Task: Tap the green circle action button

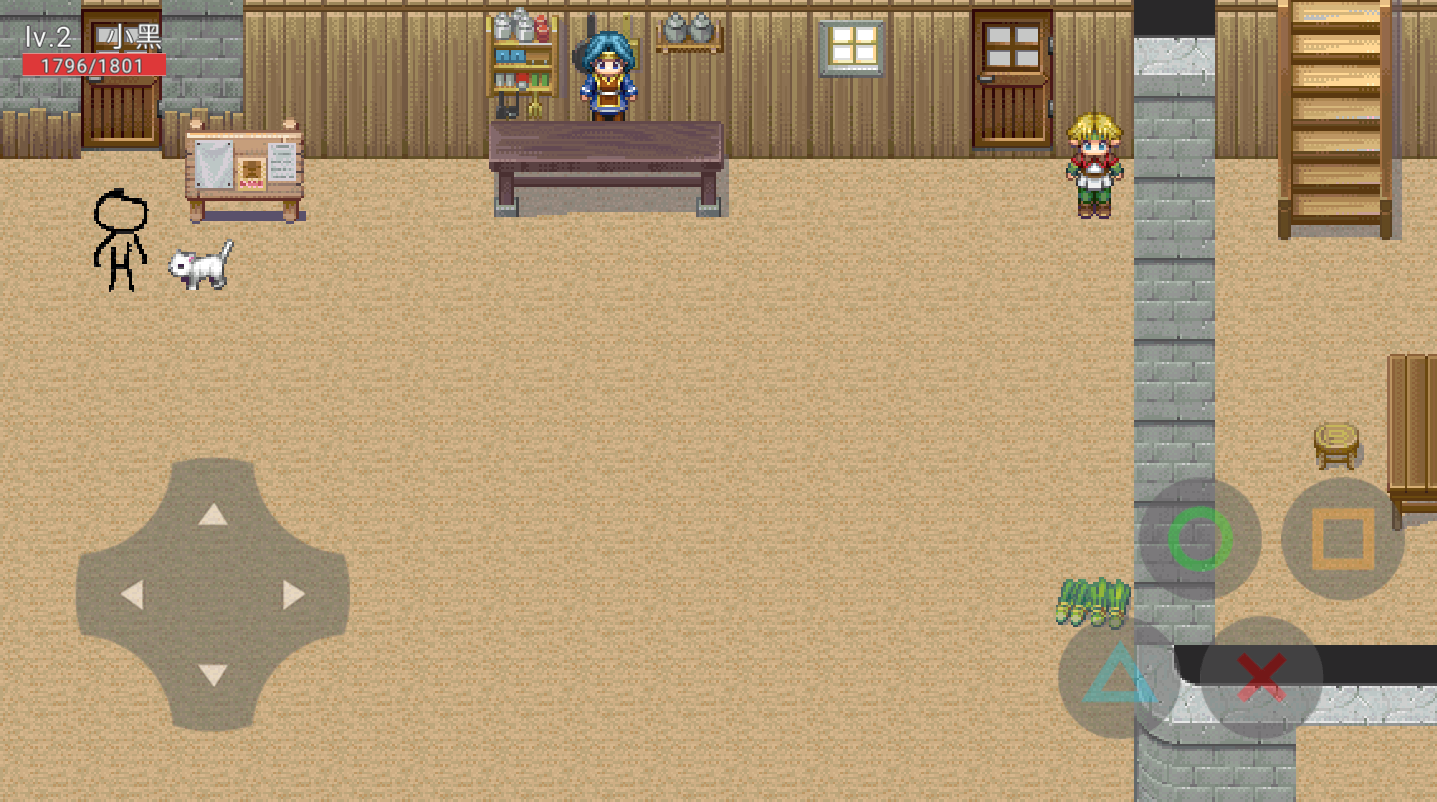Action: click(x=1200, y=539)
